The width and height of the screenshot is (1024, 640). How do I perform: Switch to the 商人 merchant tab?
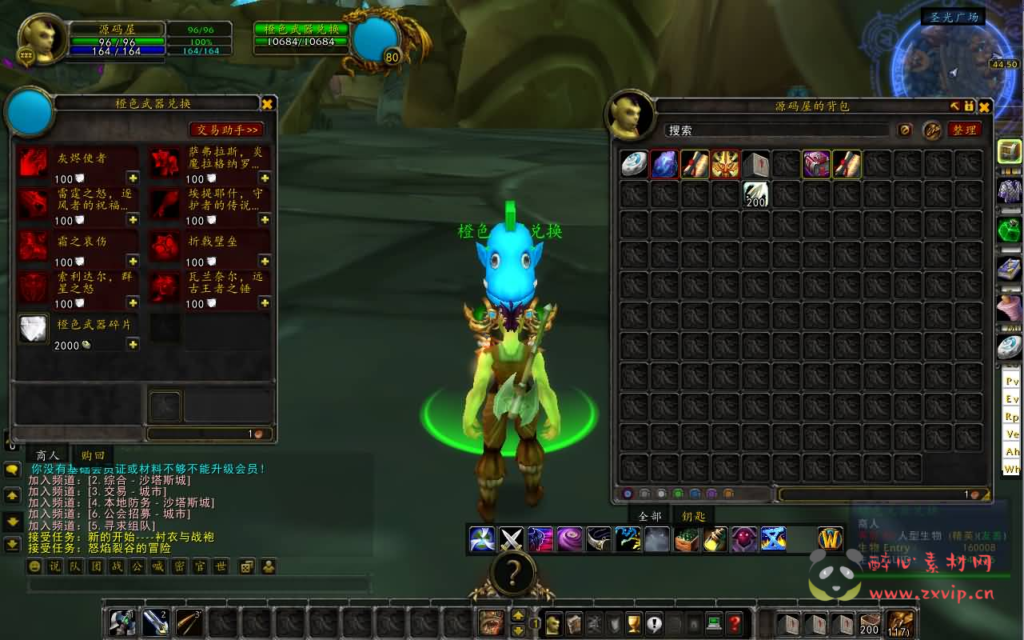pos(47,455)
